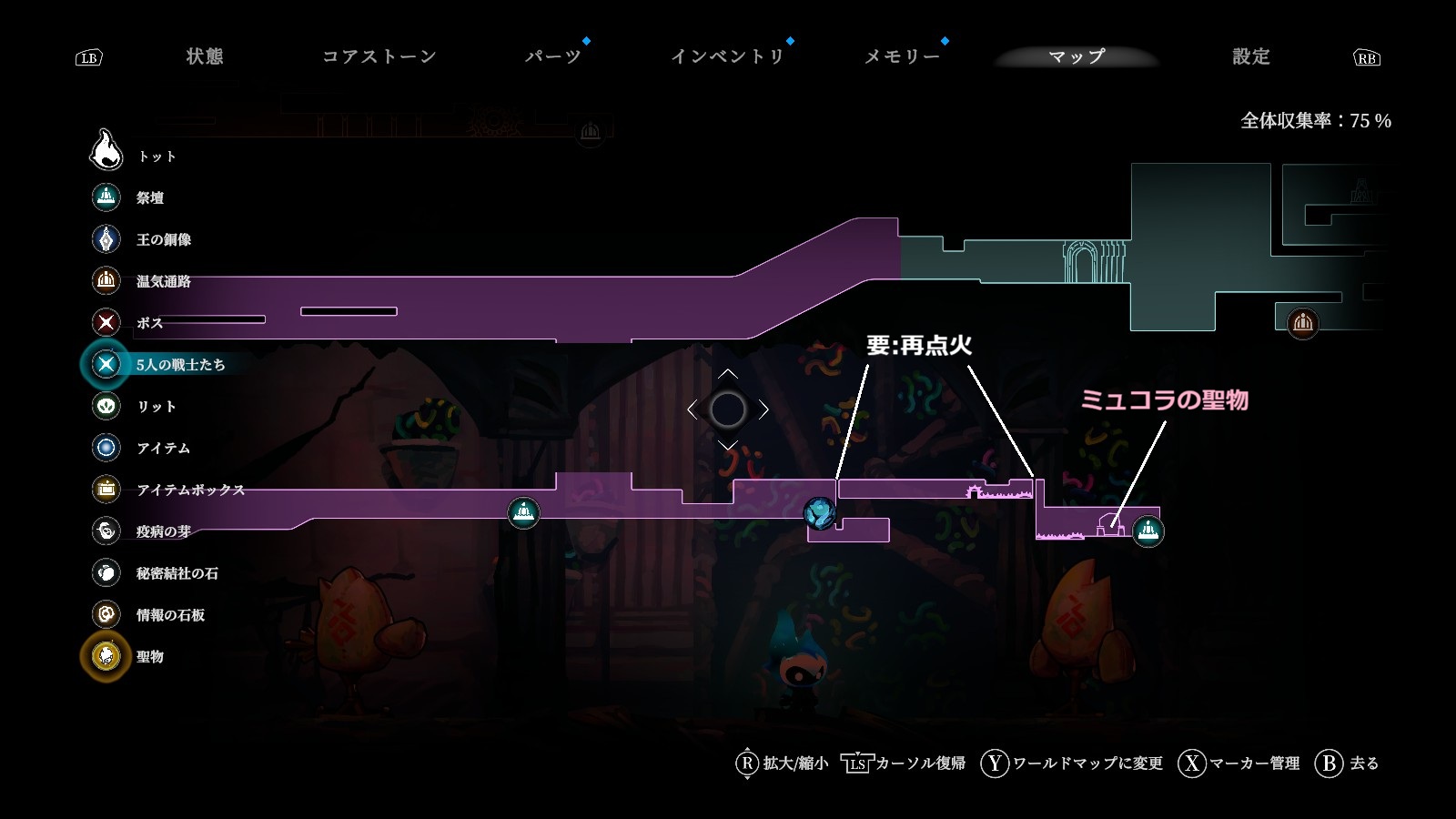Choose the 5人の戦士たち marker entry
The height and width of the screenshot is (819, 1456).
tap(179, 365)
